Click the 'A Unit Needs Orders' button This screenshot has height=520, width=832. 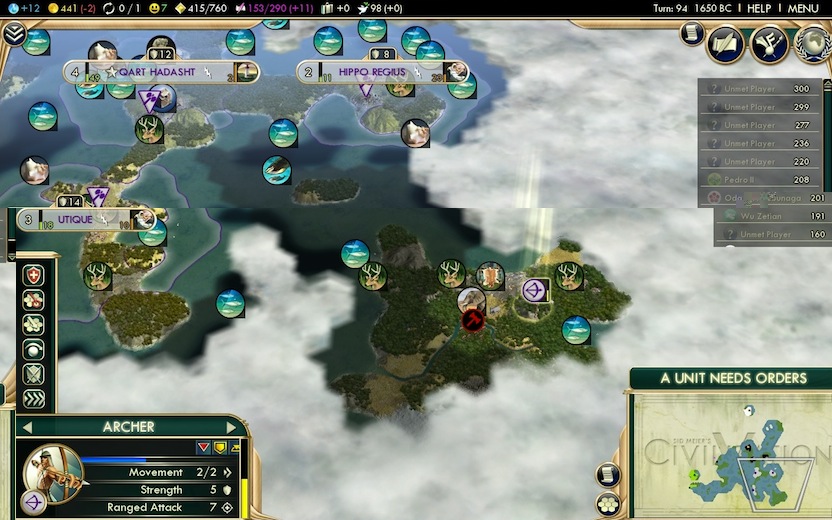tap(733, 378)
